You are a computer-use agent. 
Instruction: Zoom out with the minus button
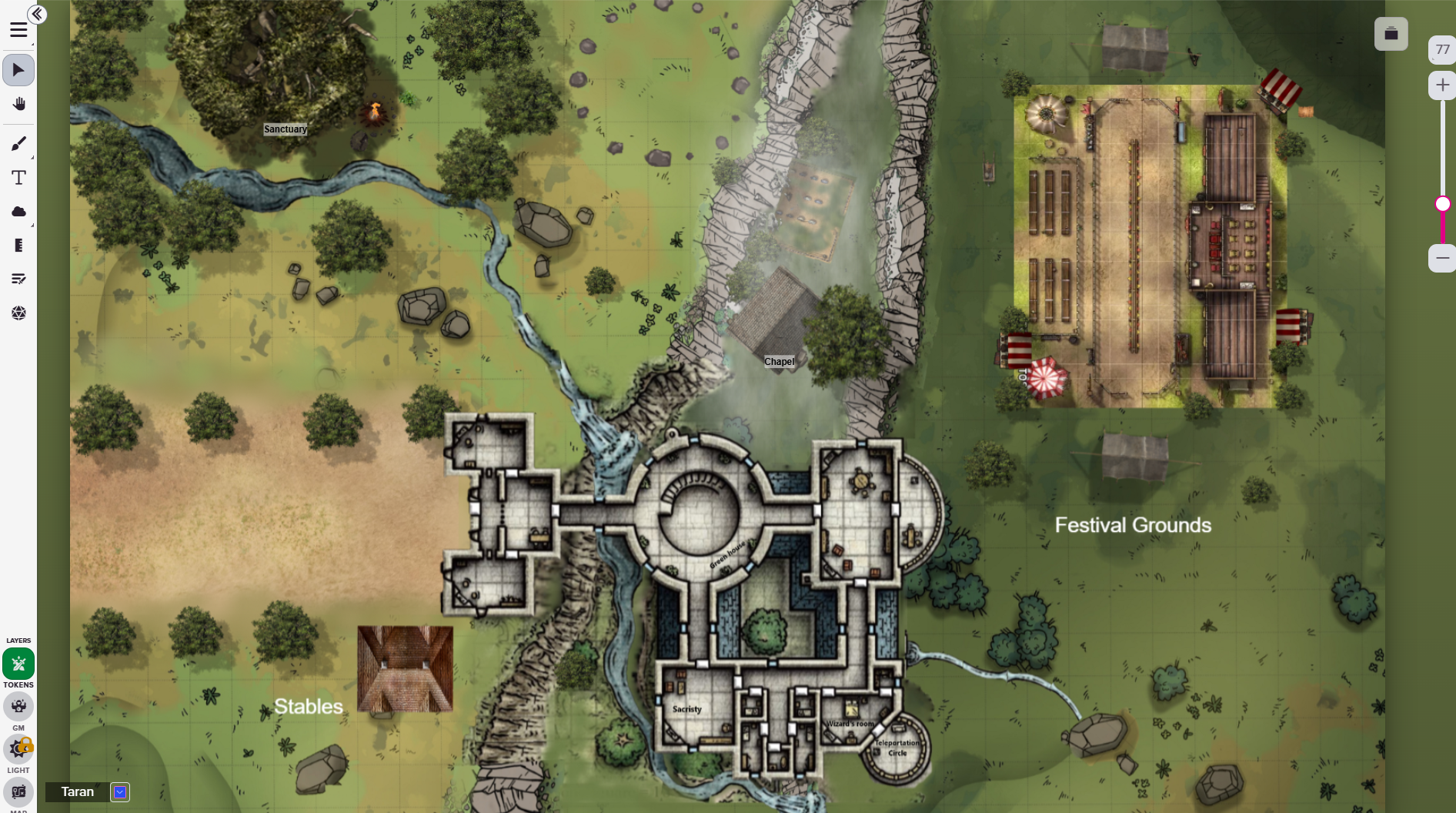(x=1442, y=258)
